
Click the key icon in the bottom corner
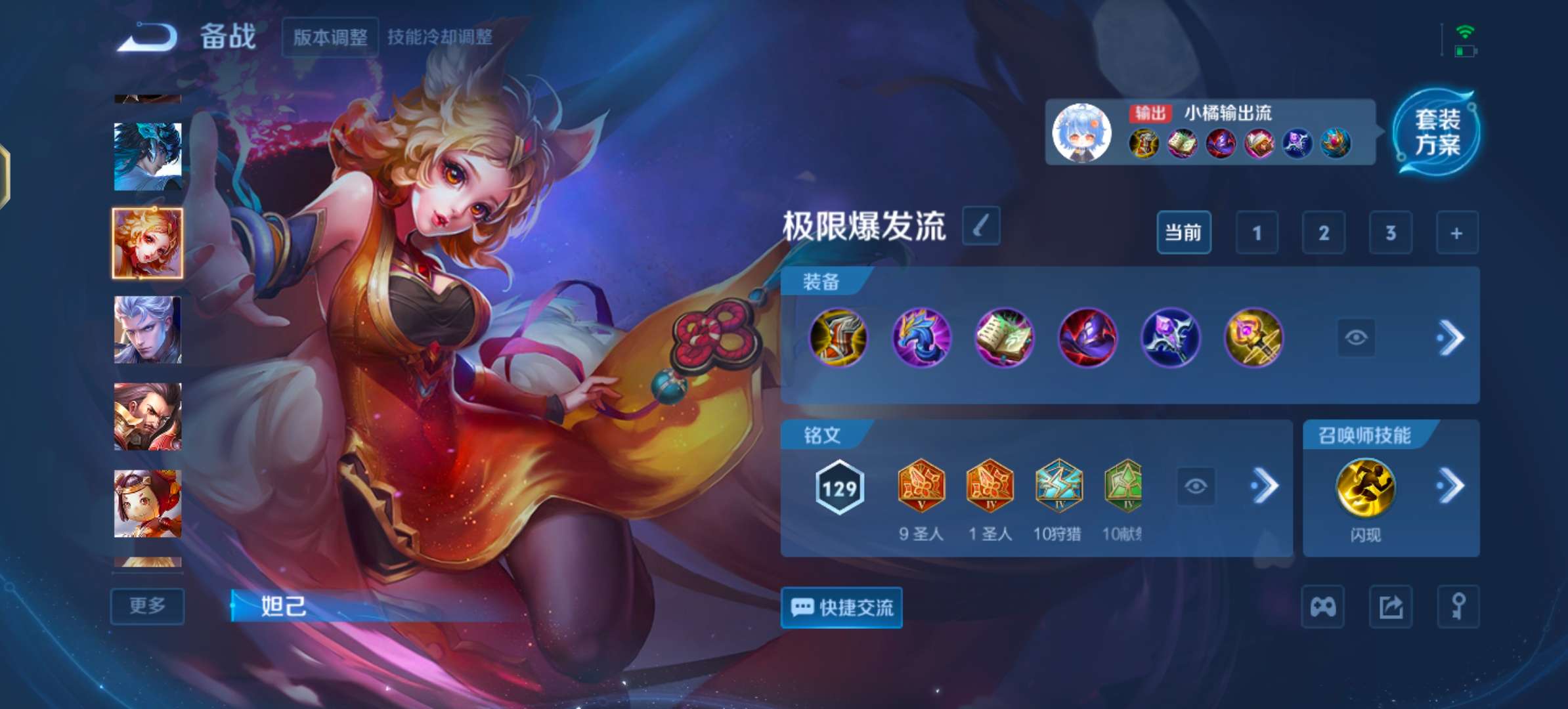(1458, 607)
